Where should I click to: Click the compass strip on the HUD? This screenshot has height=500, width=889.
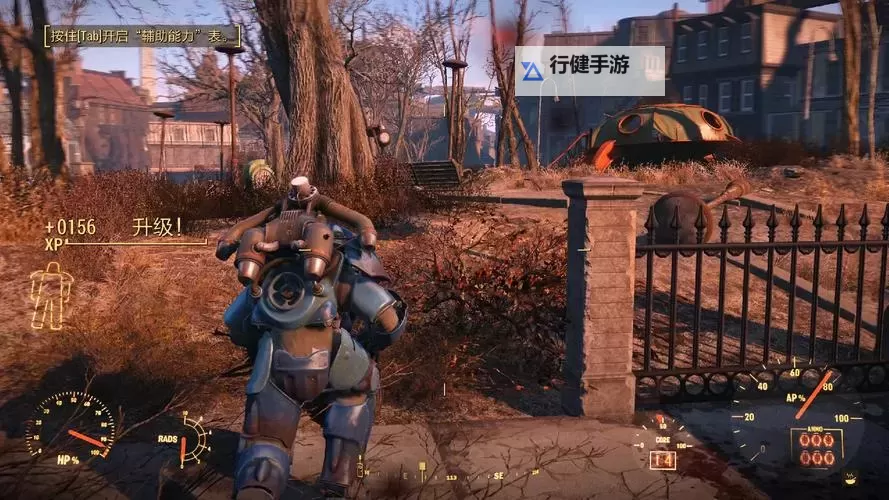tap(450, 477)
